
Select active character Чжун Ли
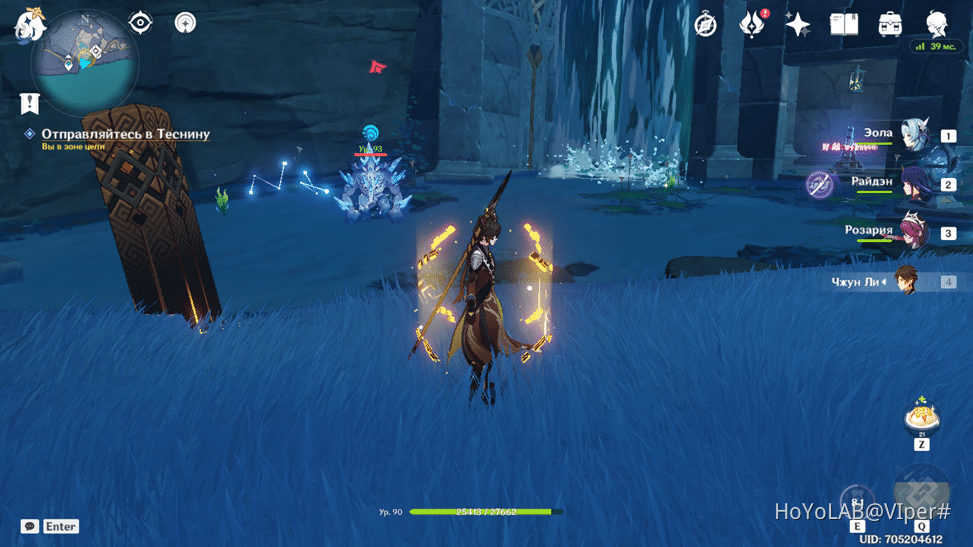(905, 281)
